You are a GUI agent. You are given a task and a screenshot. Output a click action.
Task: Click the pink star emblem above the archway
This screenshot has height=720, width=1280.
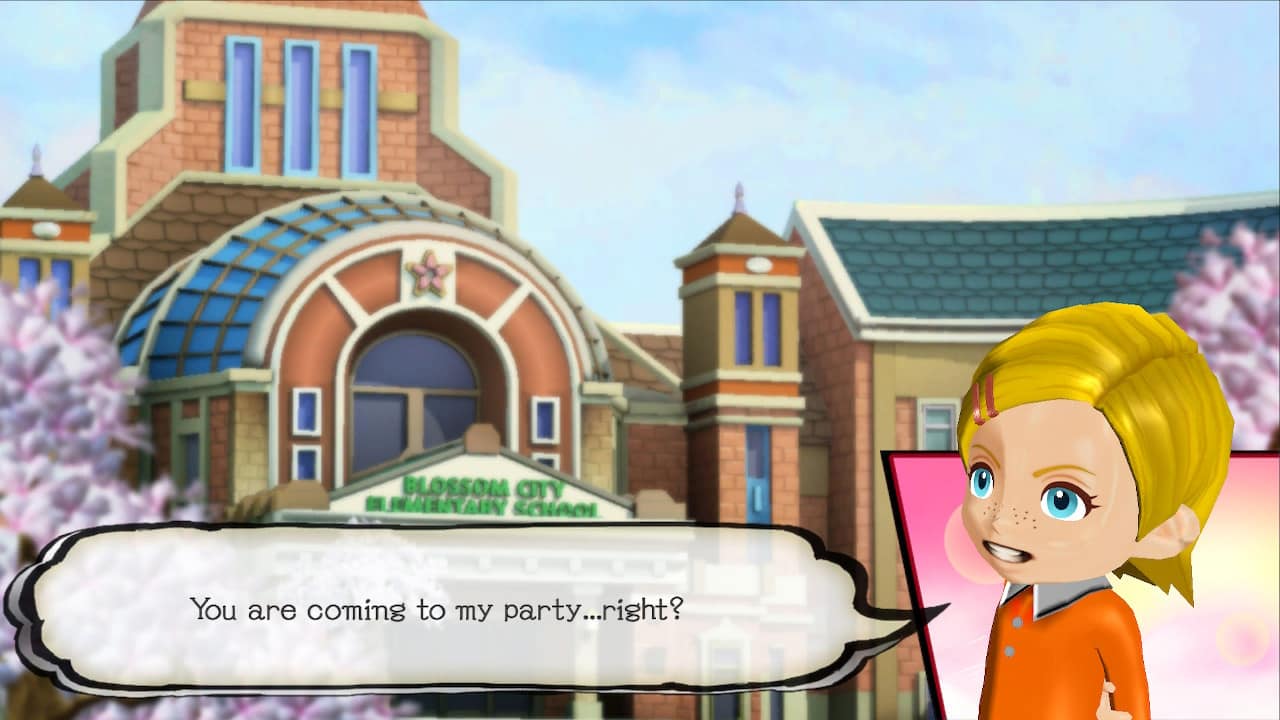(428, 270)
